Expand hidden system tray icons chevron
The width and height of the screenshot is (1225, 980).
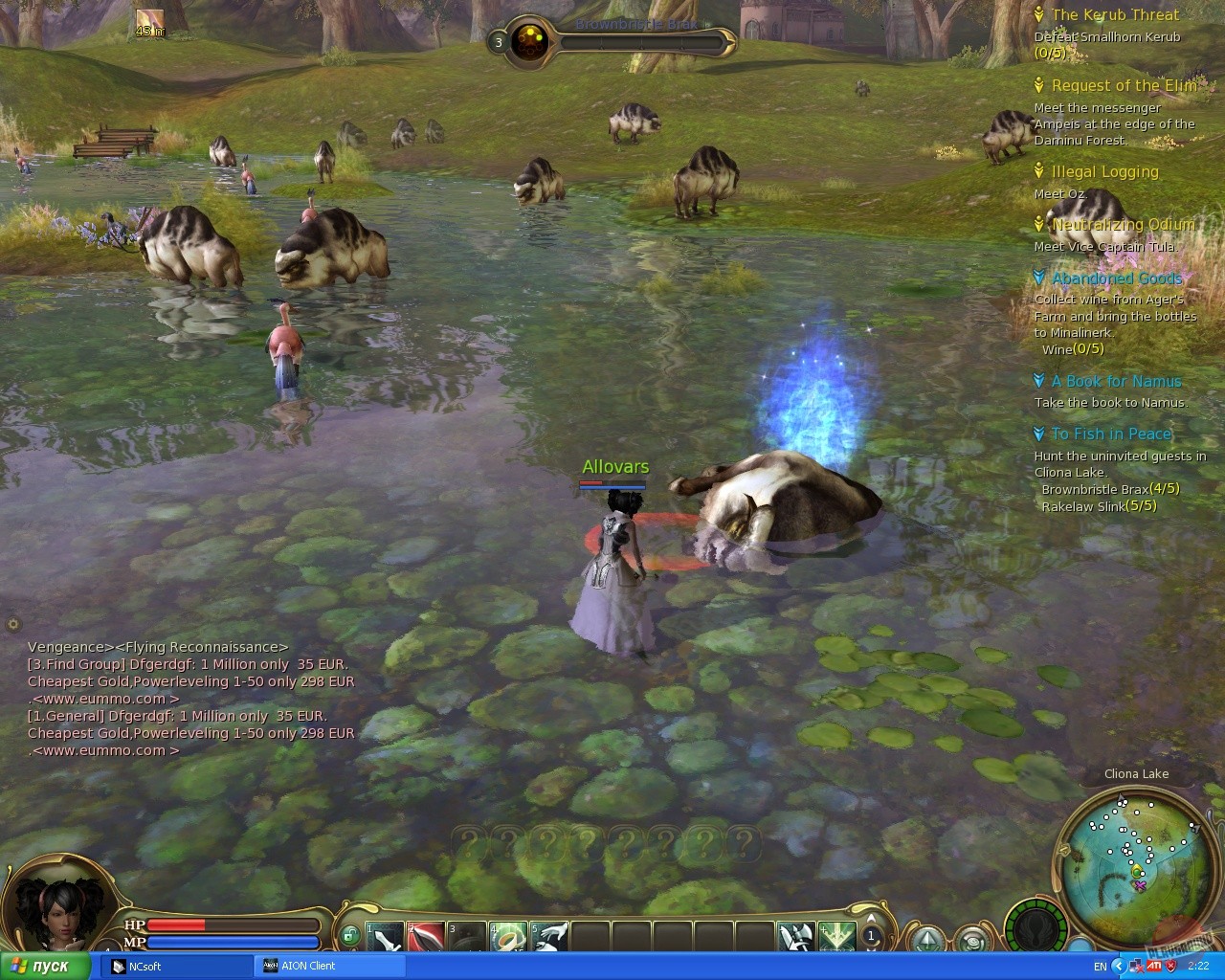pos(1118,967)
